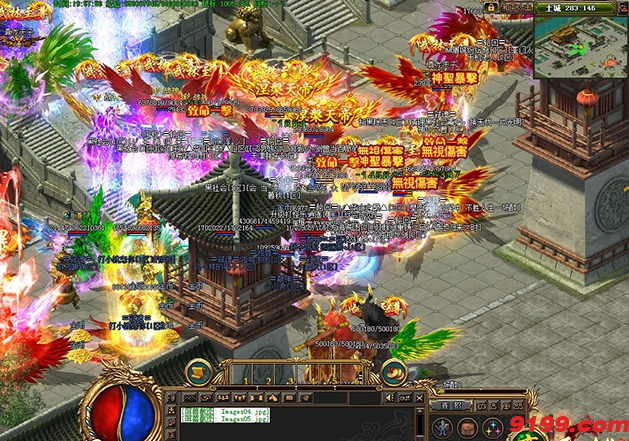Viewport: 629px width, 441px height.
Task: Click the padlock icon near the minimap
Action: click(x=491, y=7)
